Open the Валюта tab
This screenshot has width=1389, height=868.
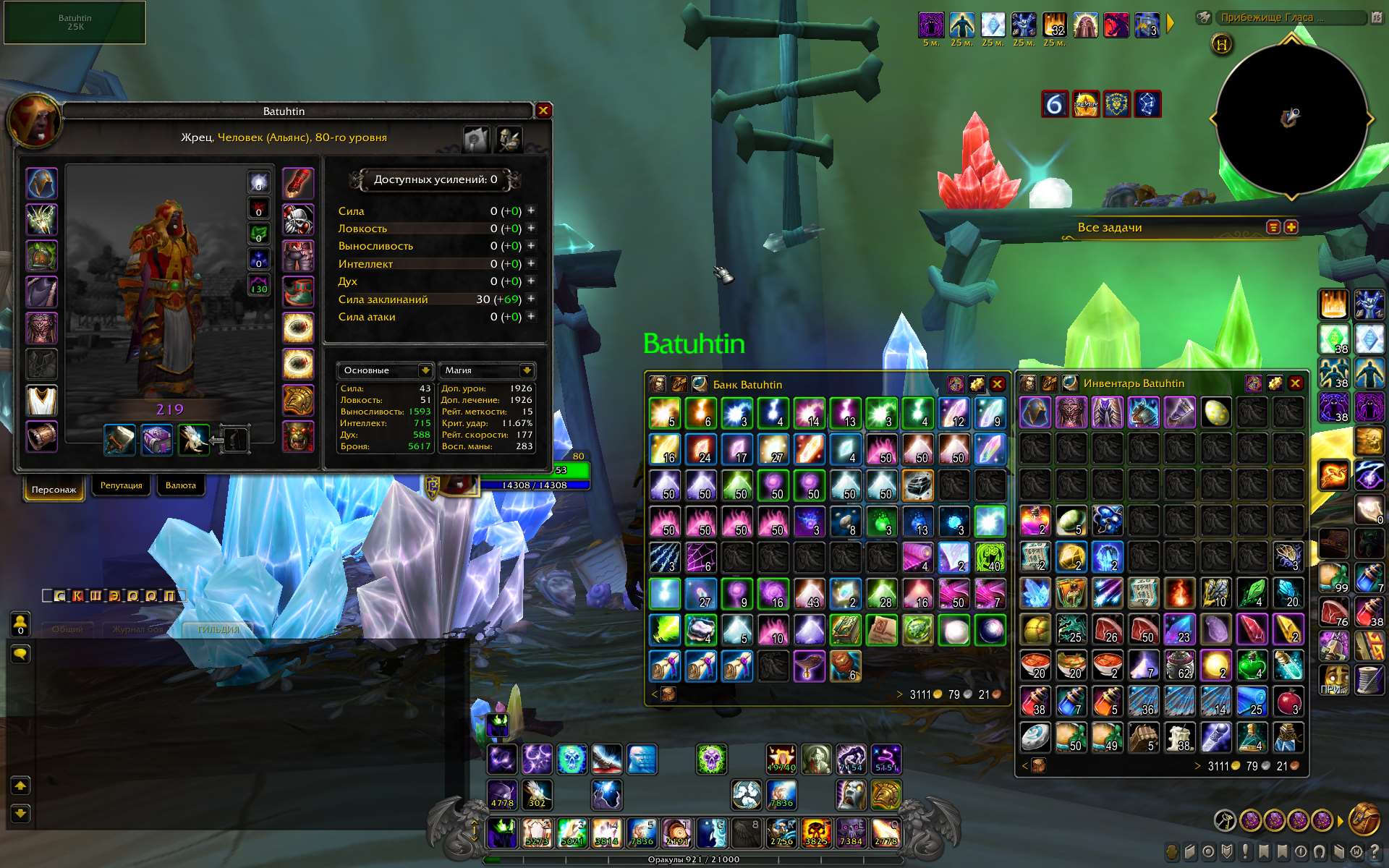tap(180, 485)
